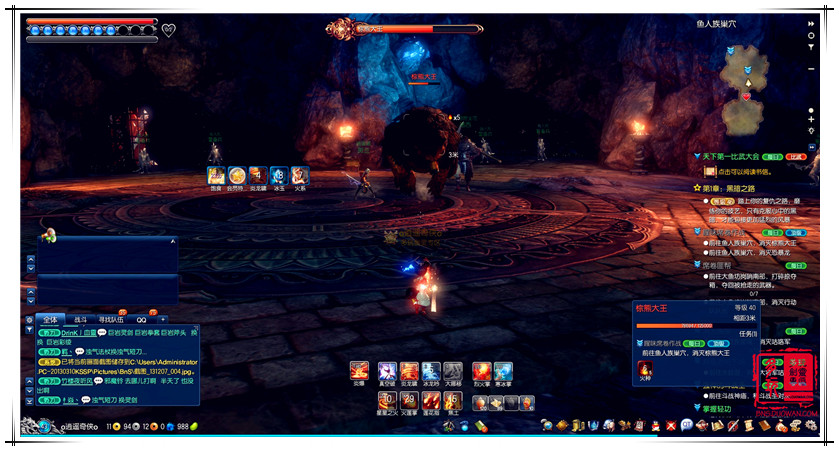The image size is (839, 451).
Task: Click player name DrinK in chat
Action: click(70, 331)
